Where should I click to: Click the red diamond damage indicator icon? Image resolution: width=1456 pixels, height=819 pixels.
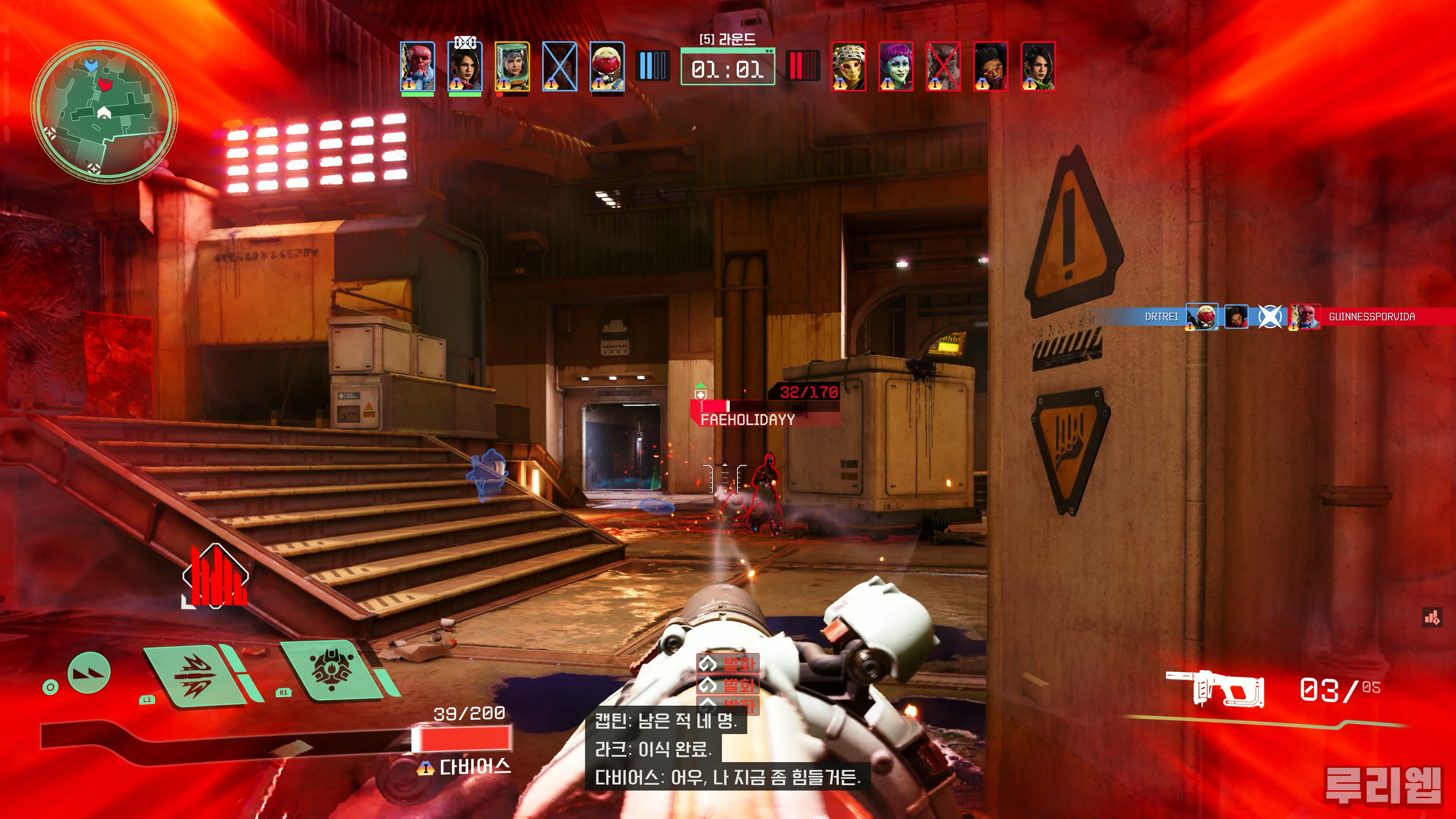pyautogui.click(x=215, y=576)
